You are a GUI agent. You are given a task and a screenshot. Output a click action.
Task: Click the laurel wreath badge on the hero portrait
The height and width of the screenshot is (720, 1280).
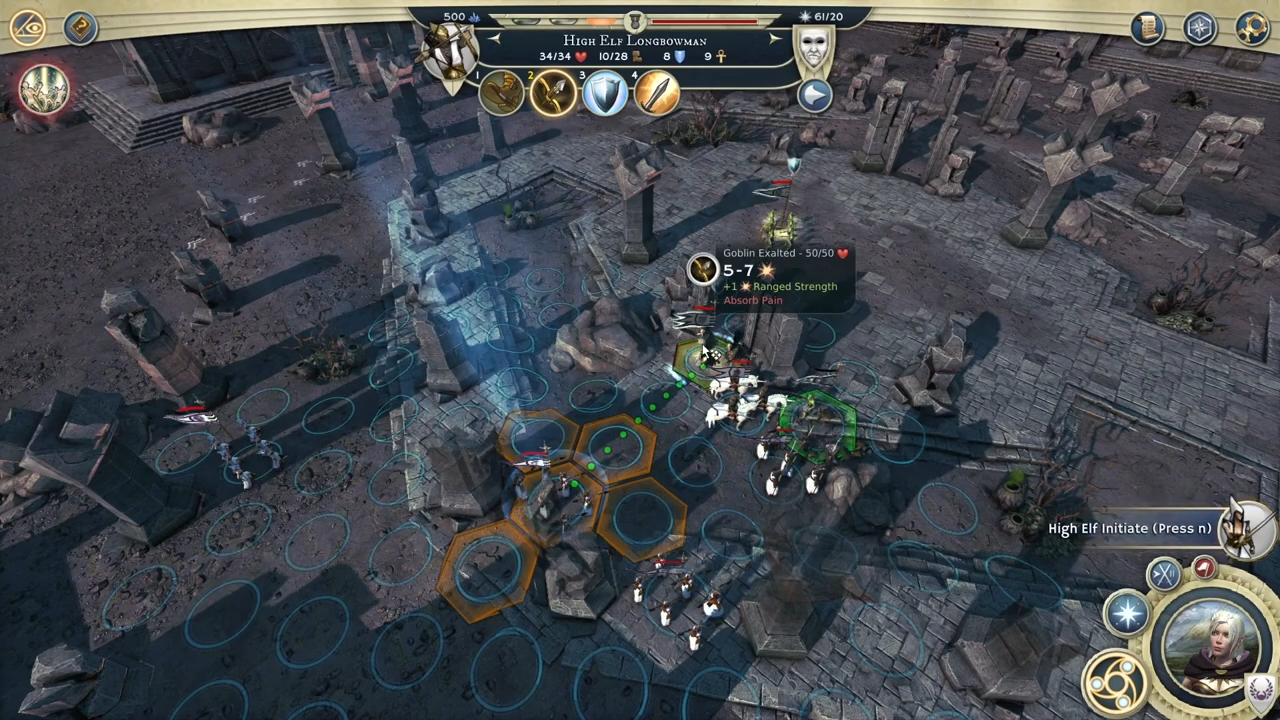click(1258, 689)
